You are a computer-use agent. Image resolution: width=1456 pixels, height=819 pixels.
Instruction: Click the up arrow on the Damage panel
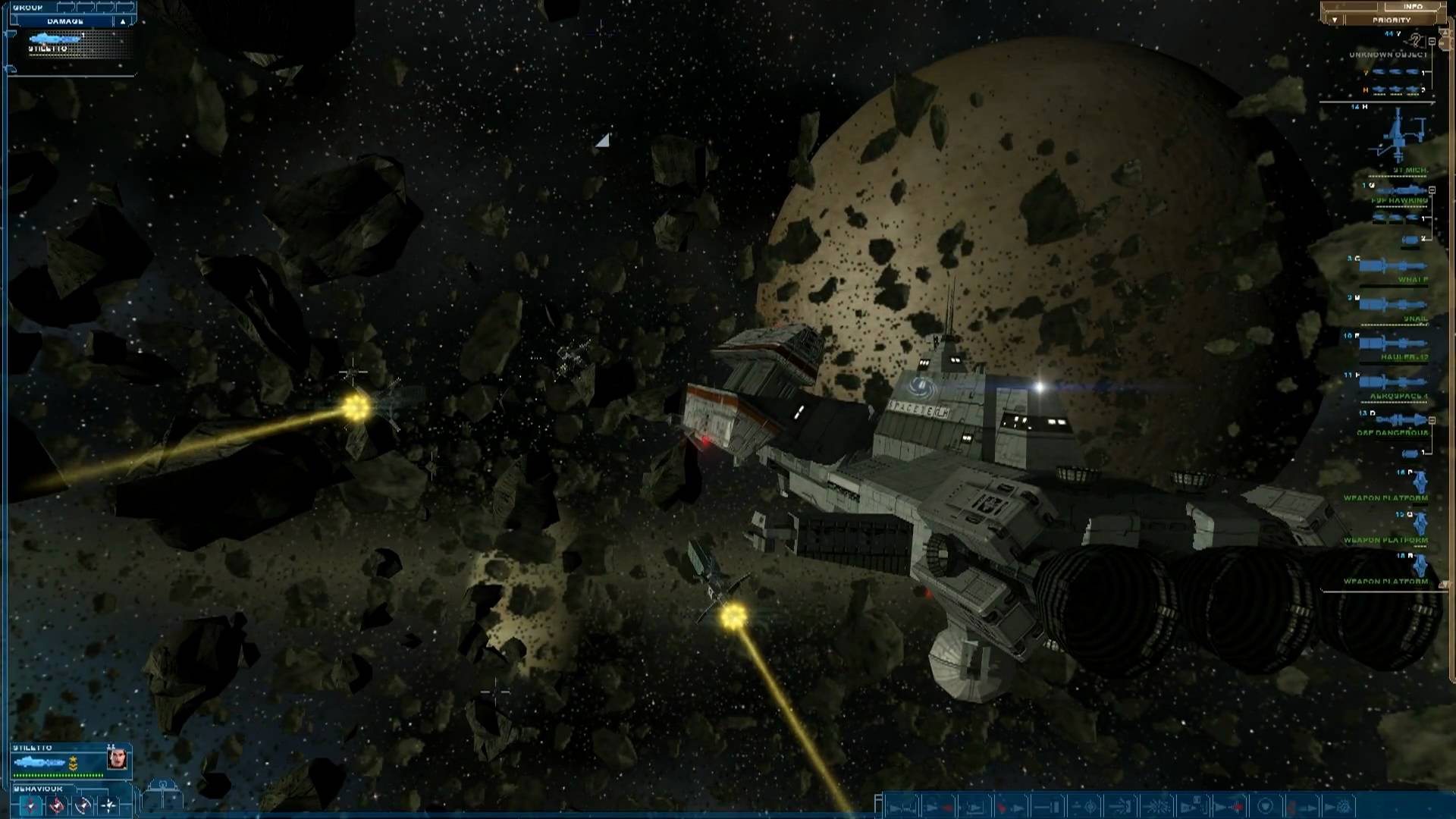[124, 20]
